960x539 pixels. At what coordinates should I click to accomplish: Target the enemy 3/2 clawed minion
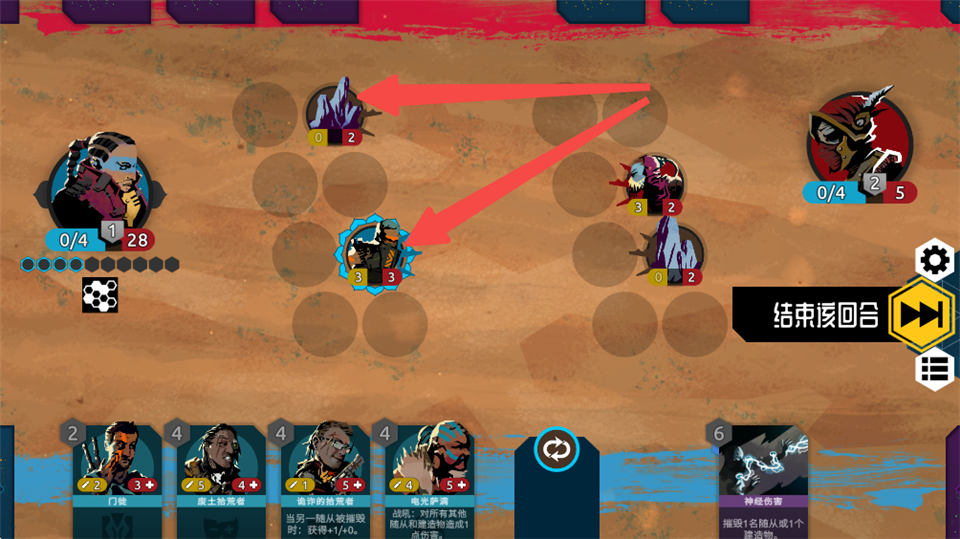pos(654,184)
